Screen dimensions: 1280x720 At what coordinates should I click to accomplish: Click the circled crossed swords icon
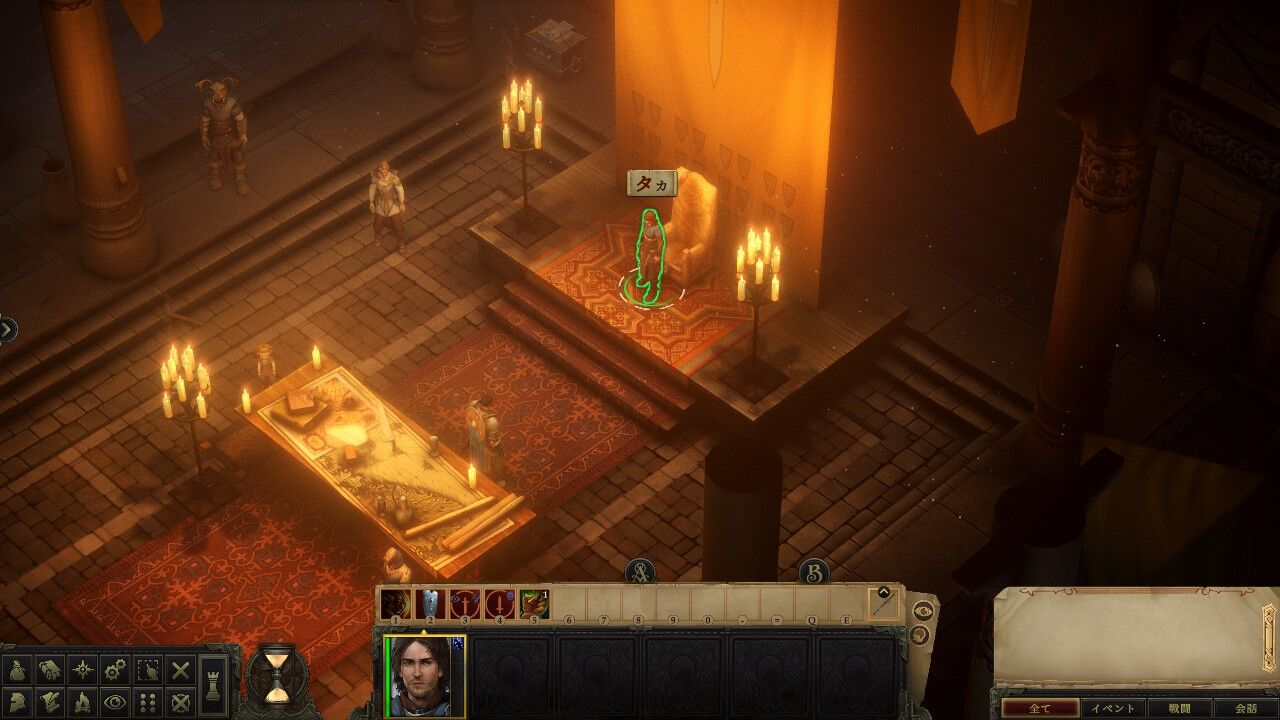(x=180, y=702)
